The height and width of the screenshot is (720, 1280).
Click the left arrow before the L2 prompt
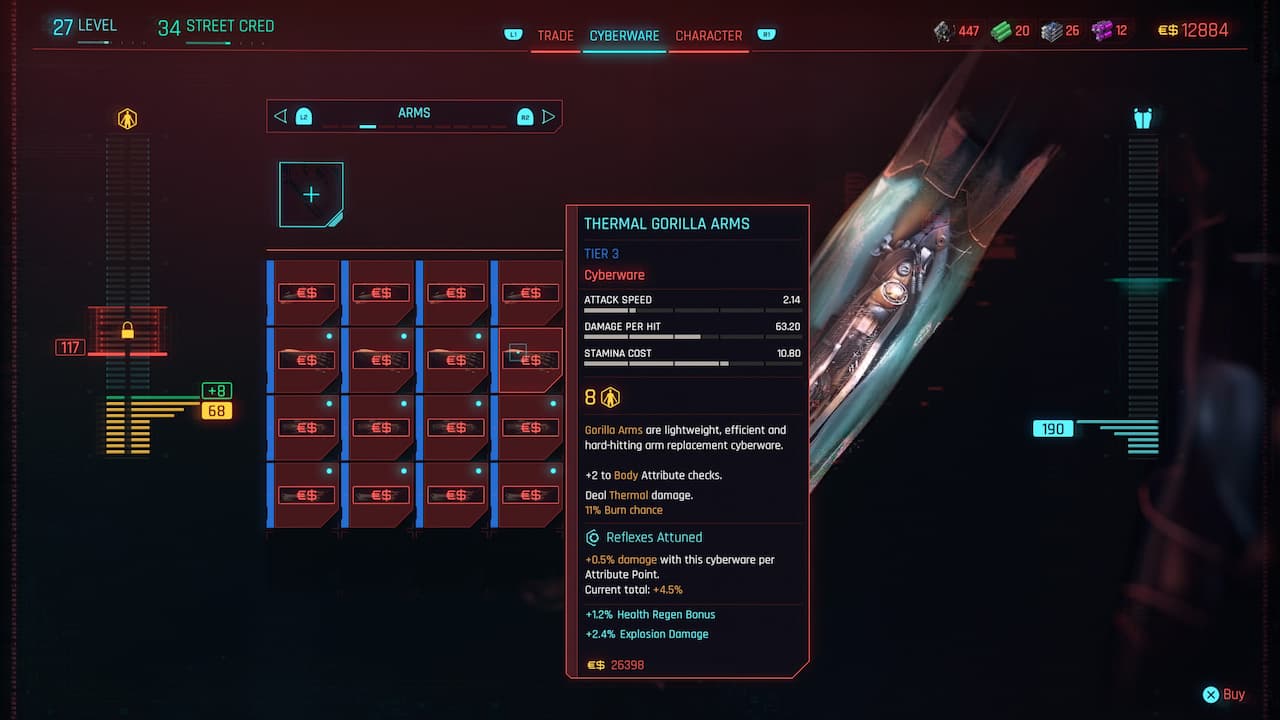point(280,116)
